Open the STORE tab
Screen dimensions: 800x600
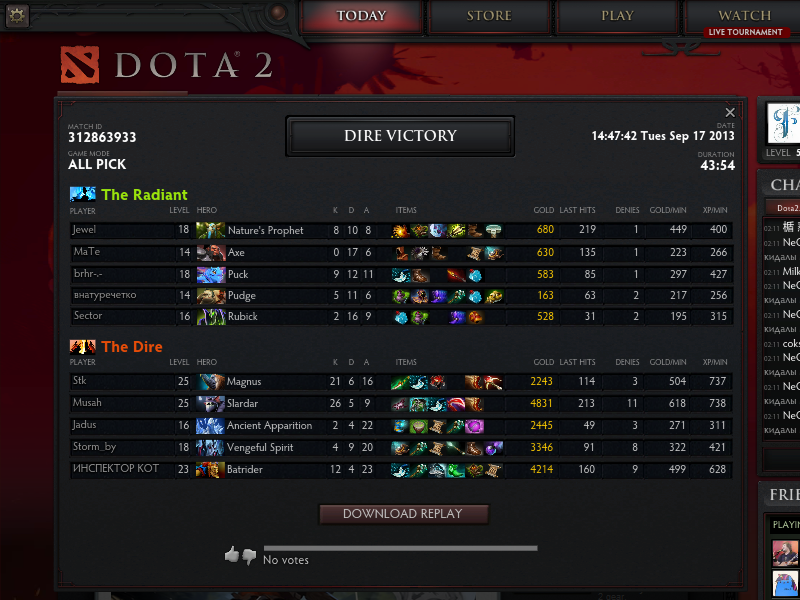click(x=489, y=16)
